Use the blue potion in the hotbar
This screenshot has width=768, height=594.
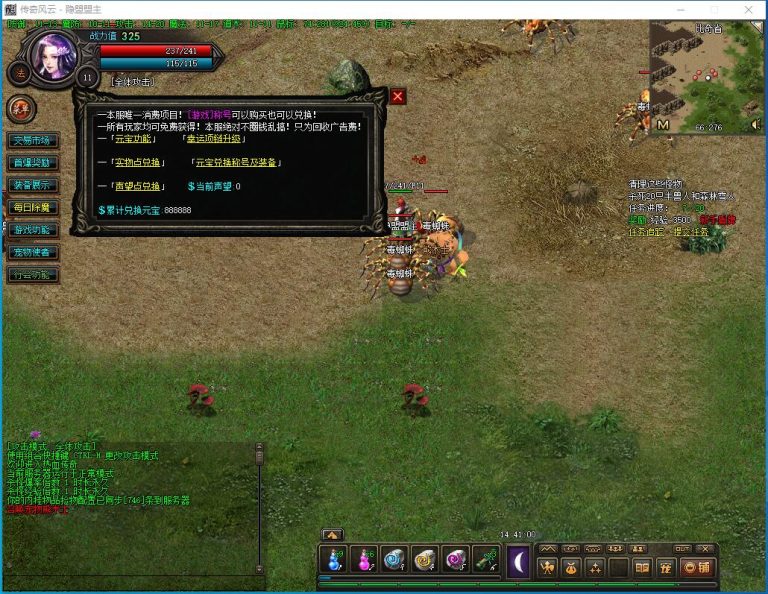click(x=334, y=560)
